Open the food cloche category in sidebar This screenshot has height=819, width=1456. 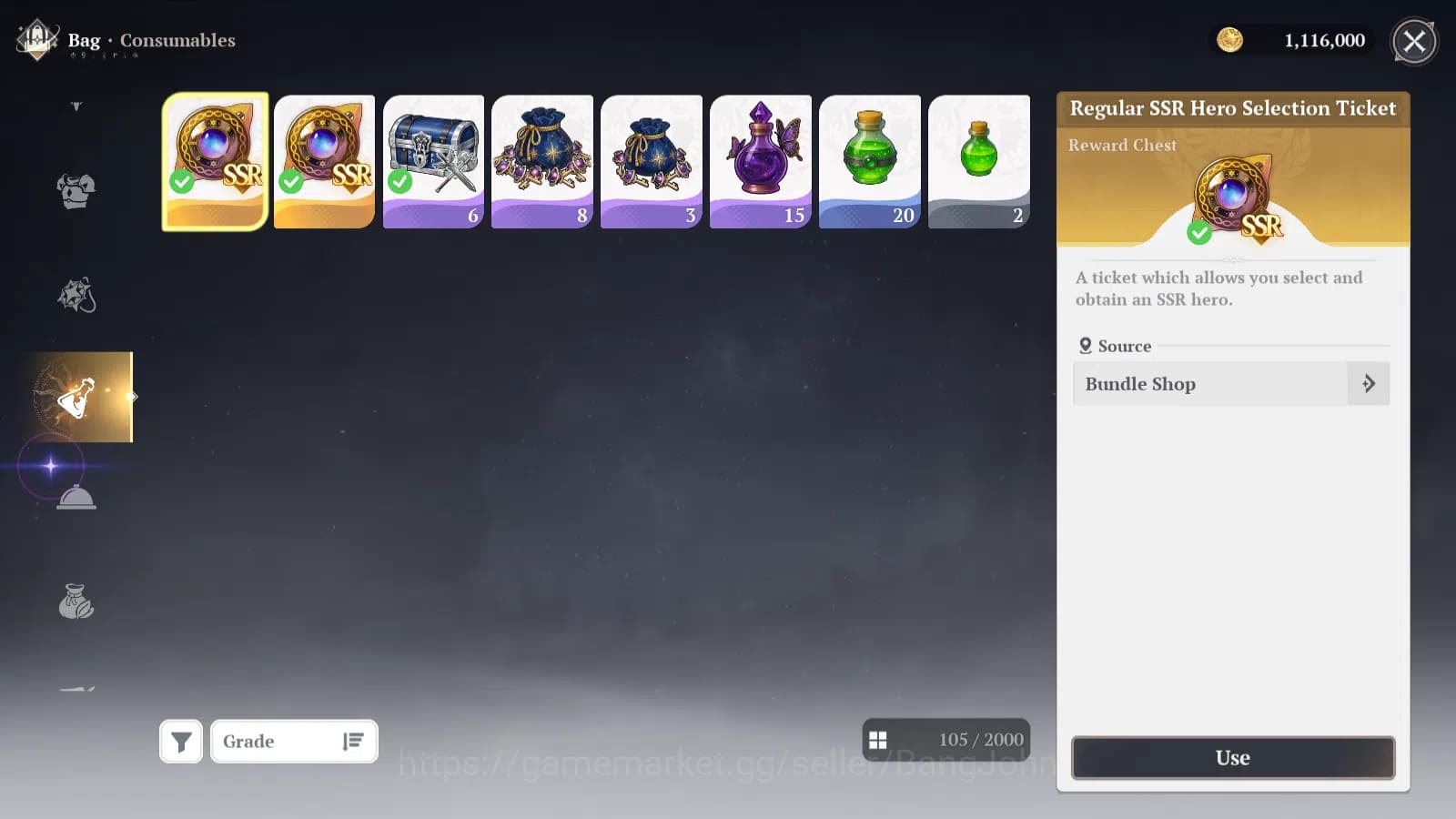[x=75, y=497]
